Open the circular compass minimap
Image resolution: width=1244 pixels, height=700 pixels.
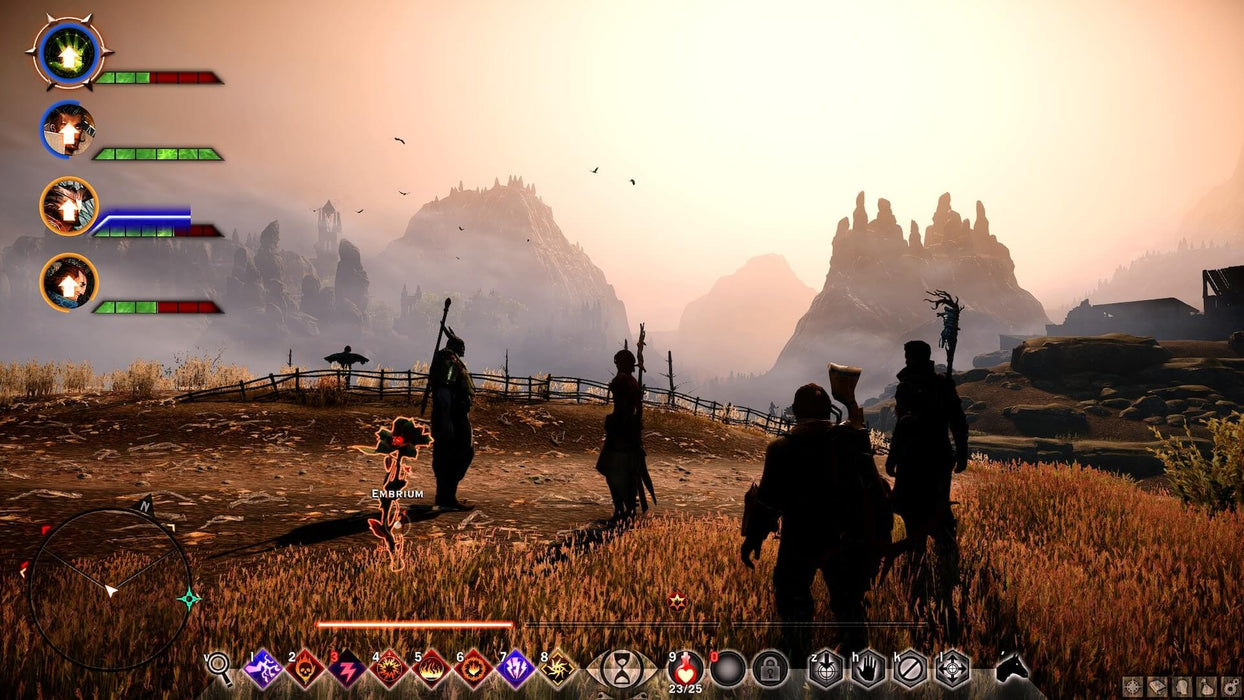109,590
